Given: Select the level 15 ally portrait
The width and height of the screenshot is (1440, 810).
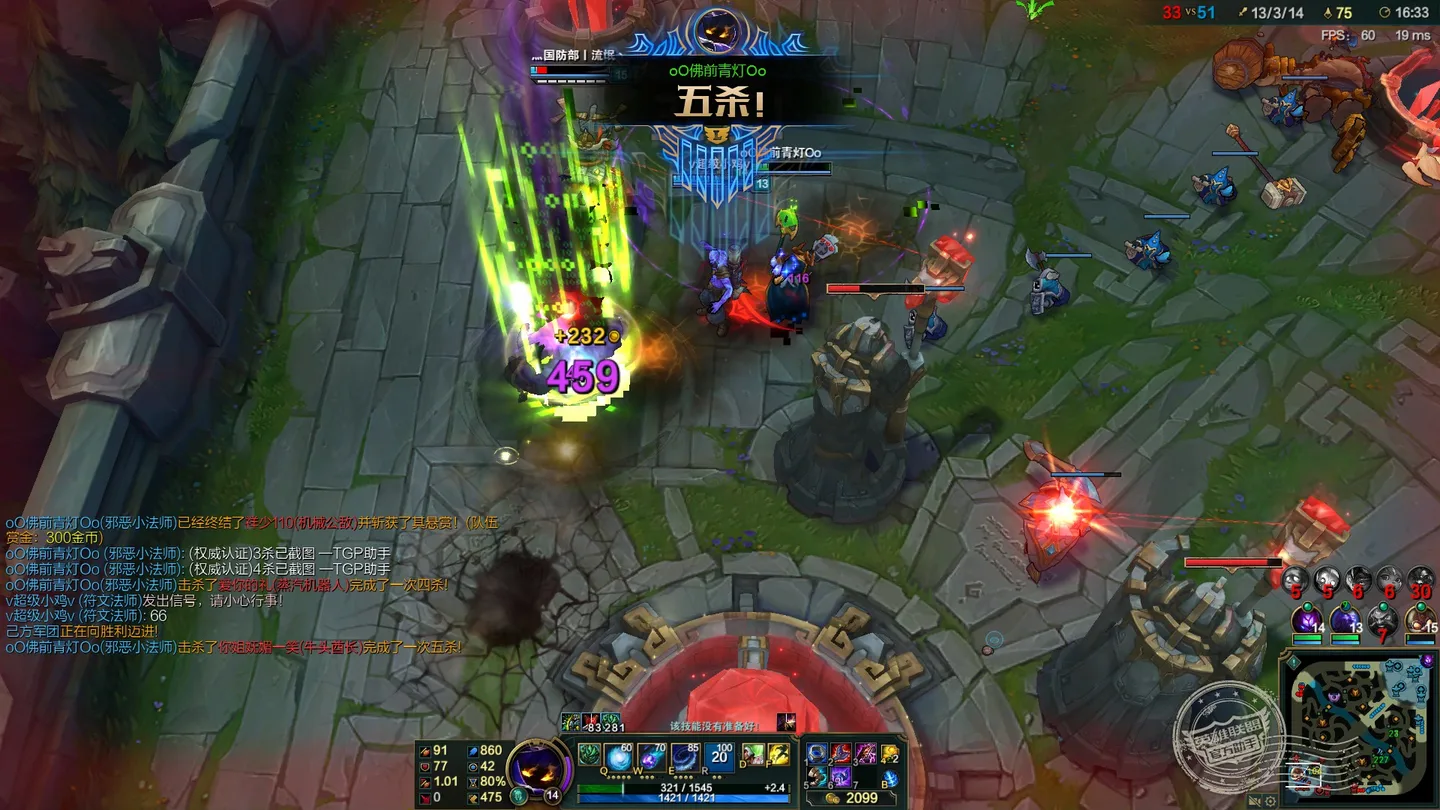Looking at the screenshot, I should pos(1420,622).
